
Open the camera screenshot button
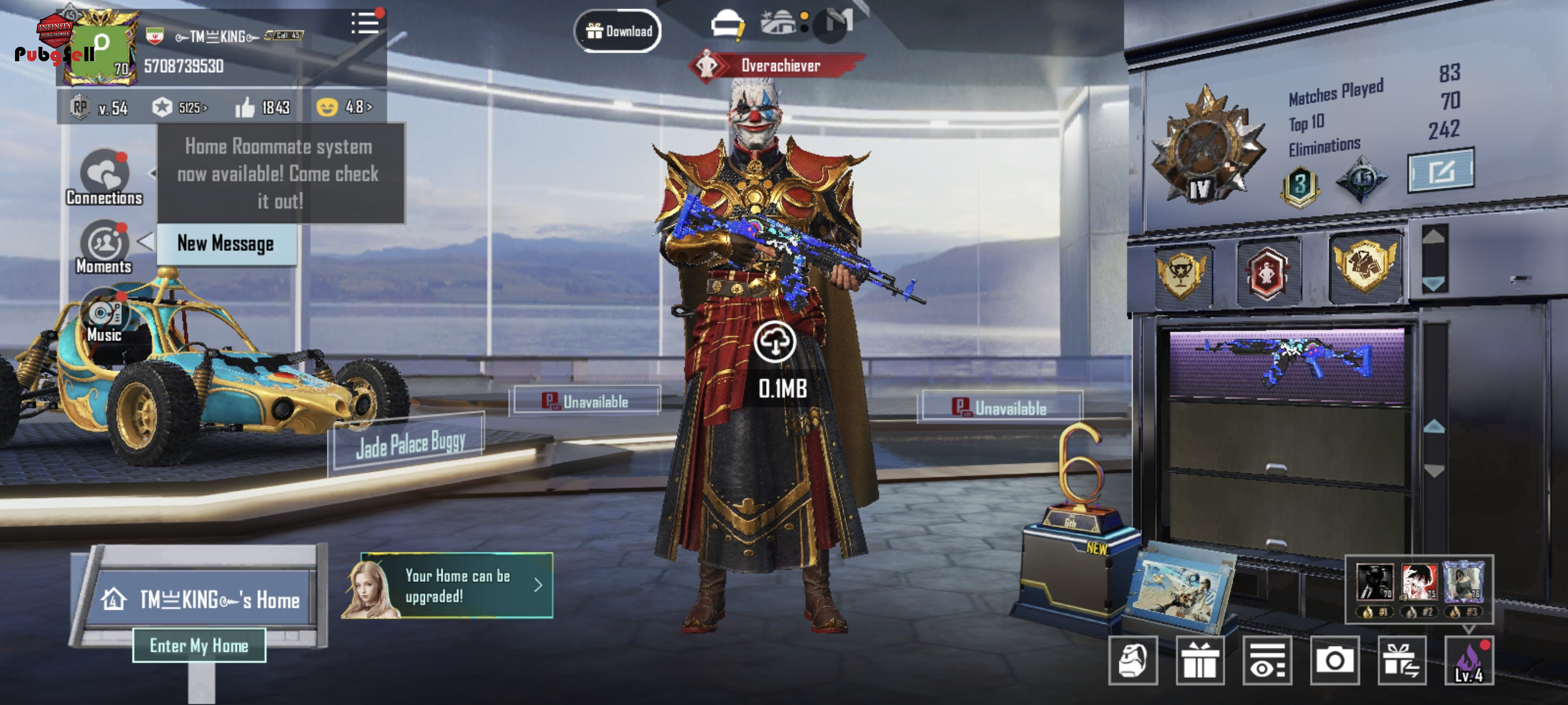coord(1335,661)
